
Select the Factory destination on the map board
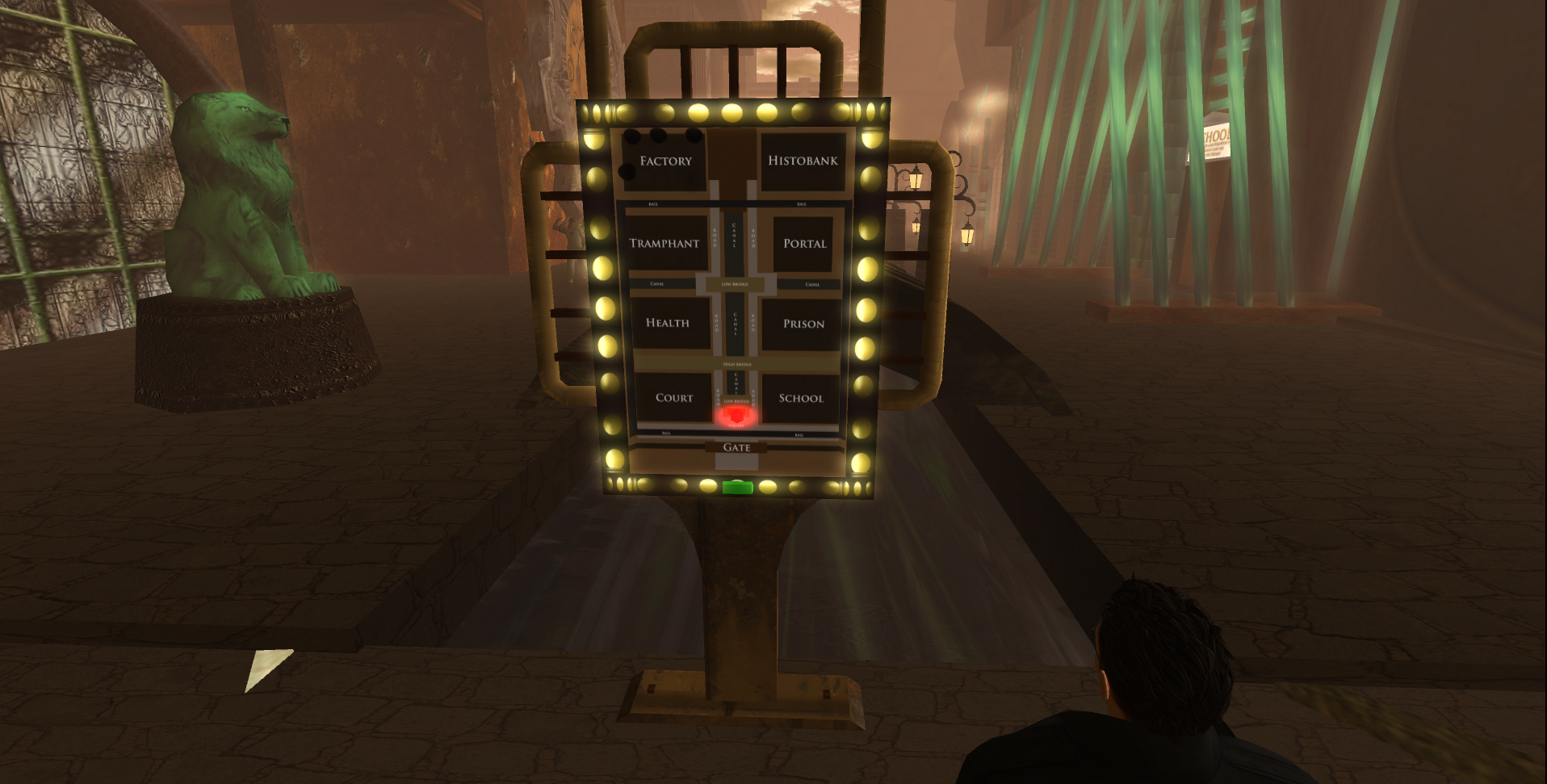[665, 161]
